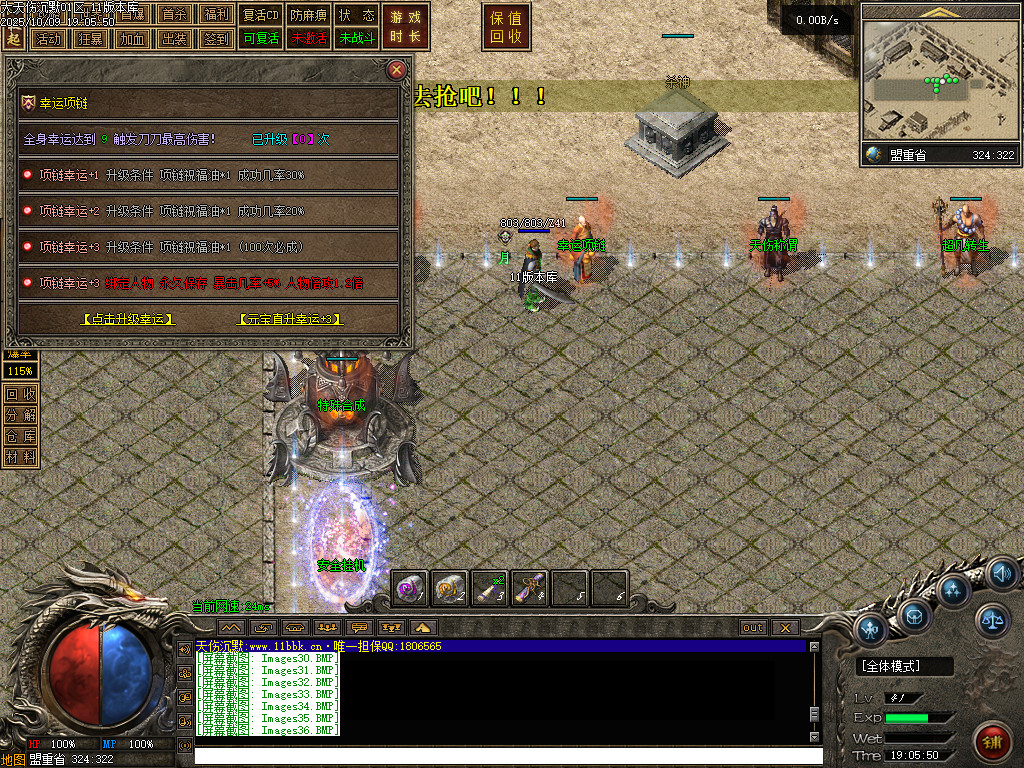
Task: Click the 回收 side button
Action: coord(20,394)
